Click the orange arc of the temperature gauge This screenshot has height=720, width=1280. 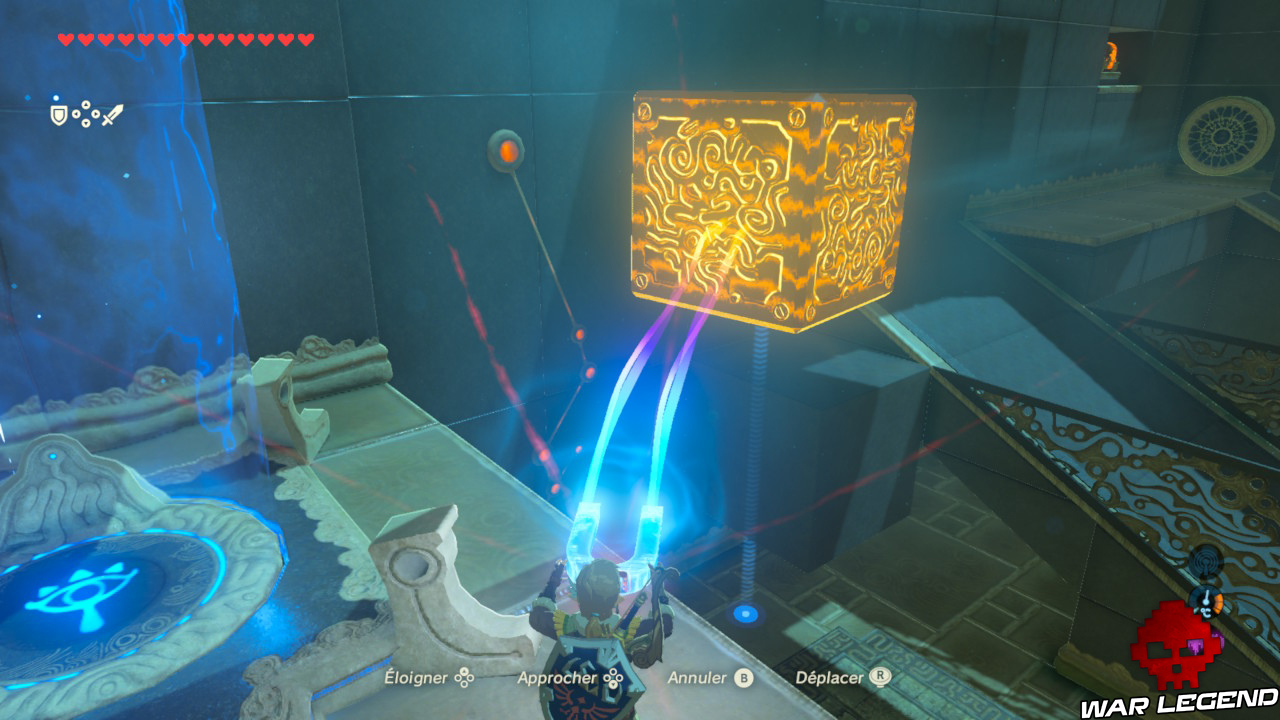coord(1218,602)
